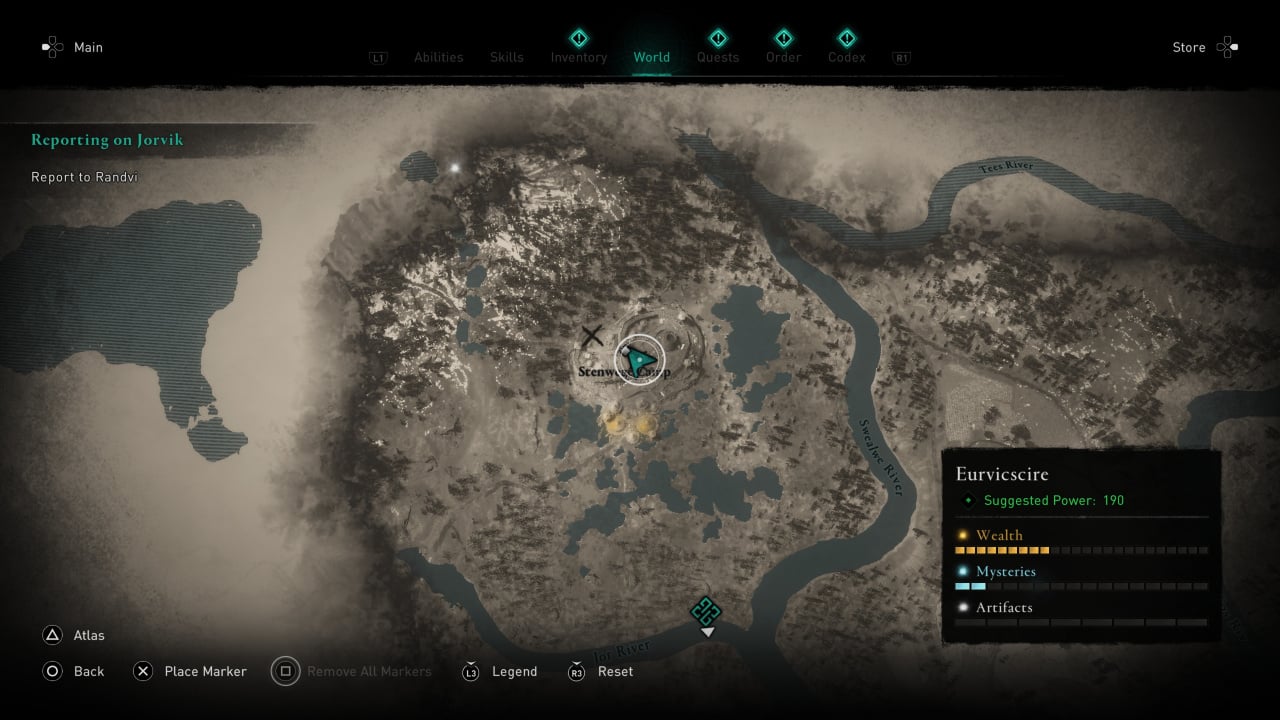Switch to the Abilities tab
Viewport: 1280px width, 720px height.
tap(438, 57)
